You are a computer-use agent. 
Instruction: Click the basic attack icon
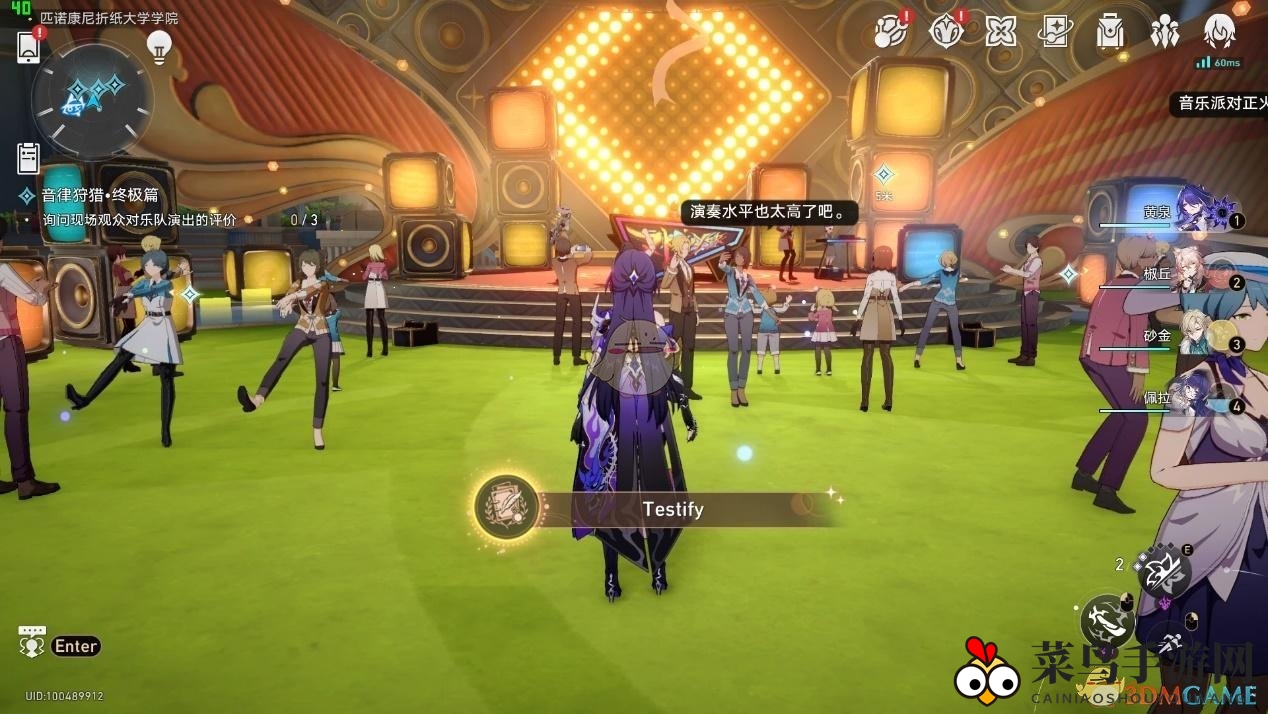1107,619
